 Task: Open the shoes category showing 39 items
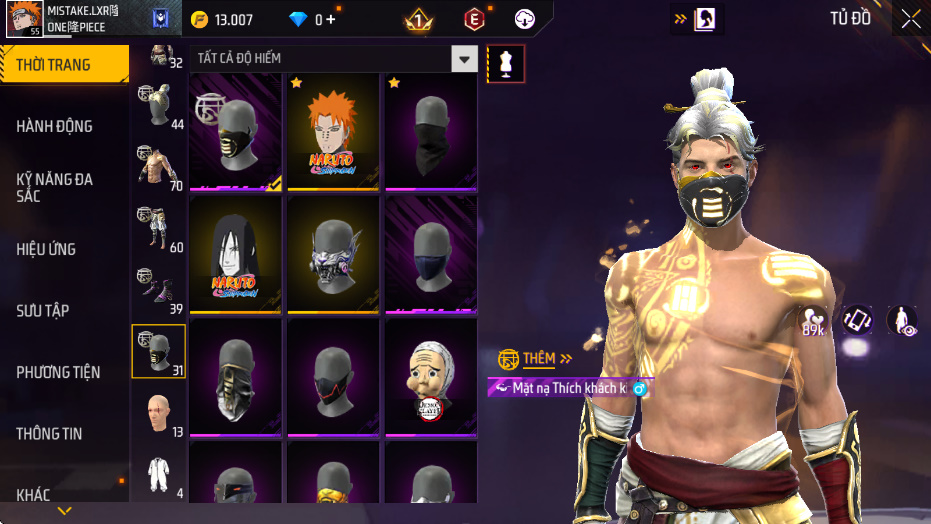158,290
